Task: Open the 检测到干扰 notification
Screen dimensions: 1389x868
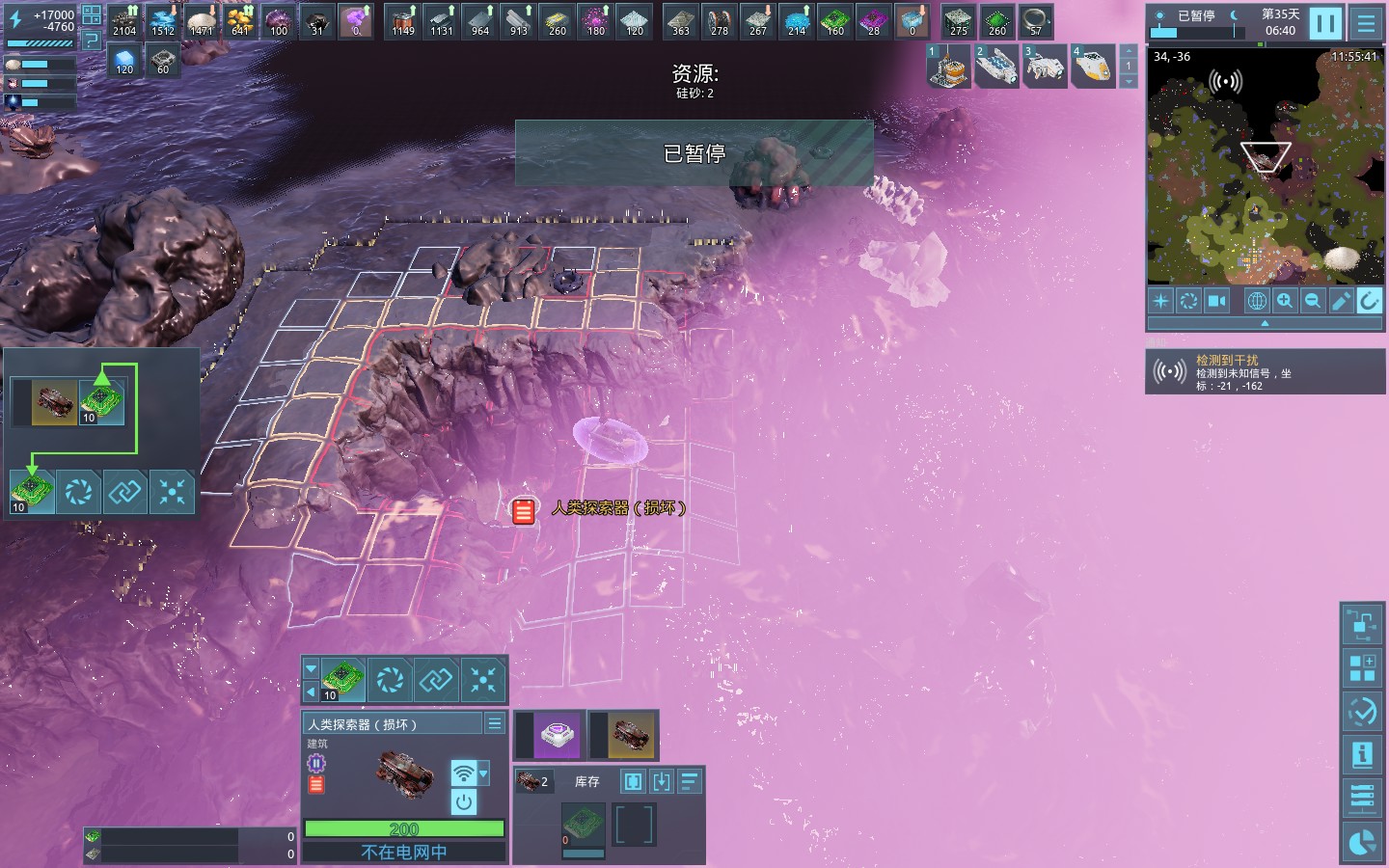Action: coord(1265,372)
